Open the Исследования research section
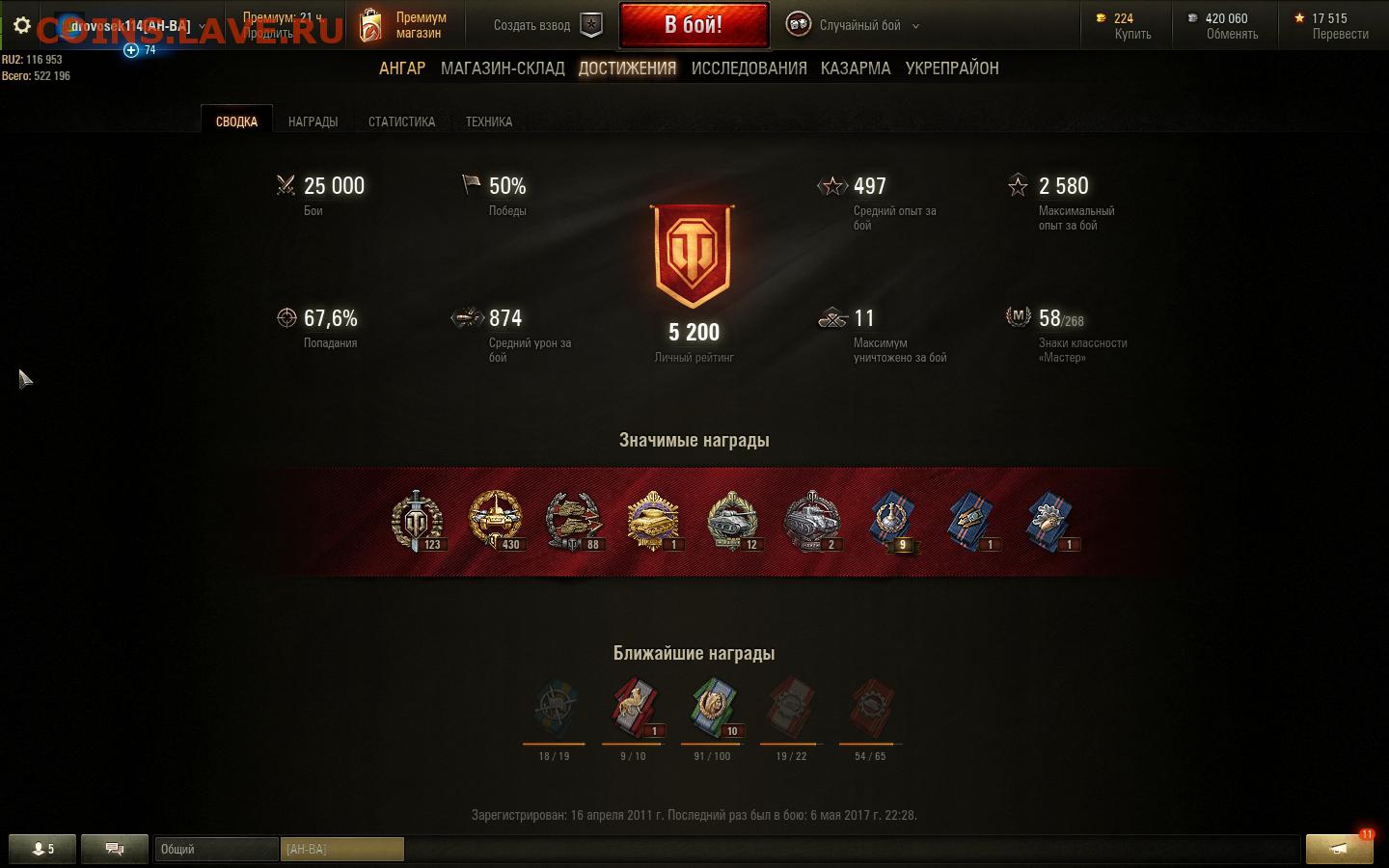 [x=749, y=68]
